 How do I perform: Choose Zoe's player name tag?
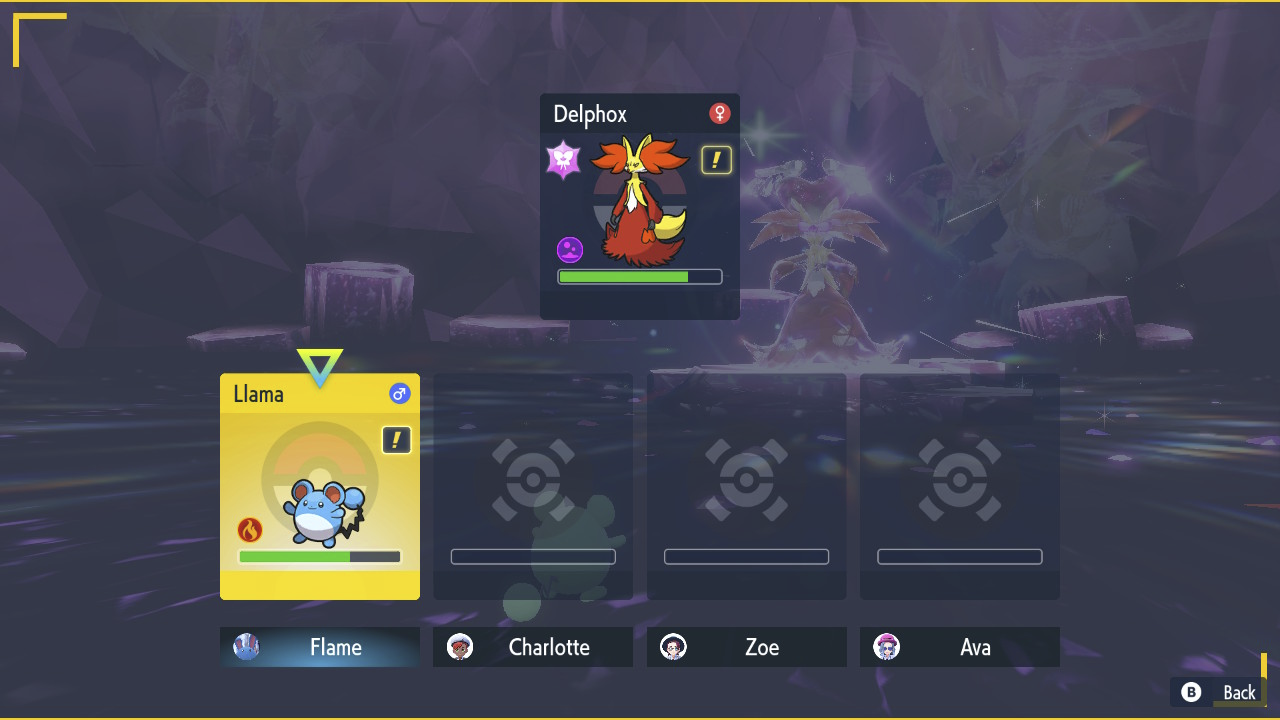[747, 647]
